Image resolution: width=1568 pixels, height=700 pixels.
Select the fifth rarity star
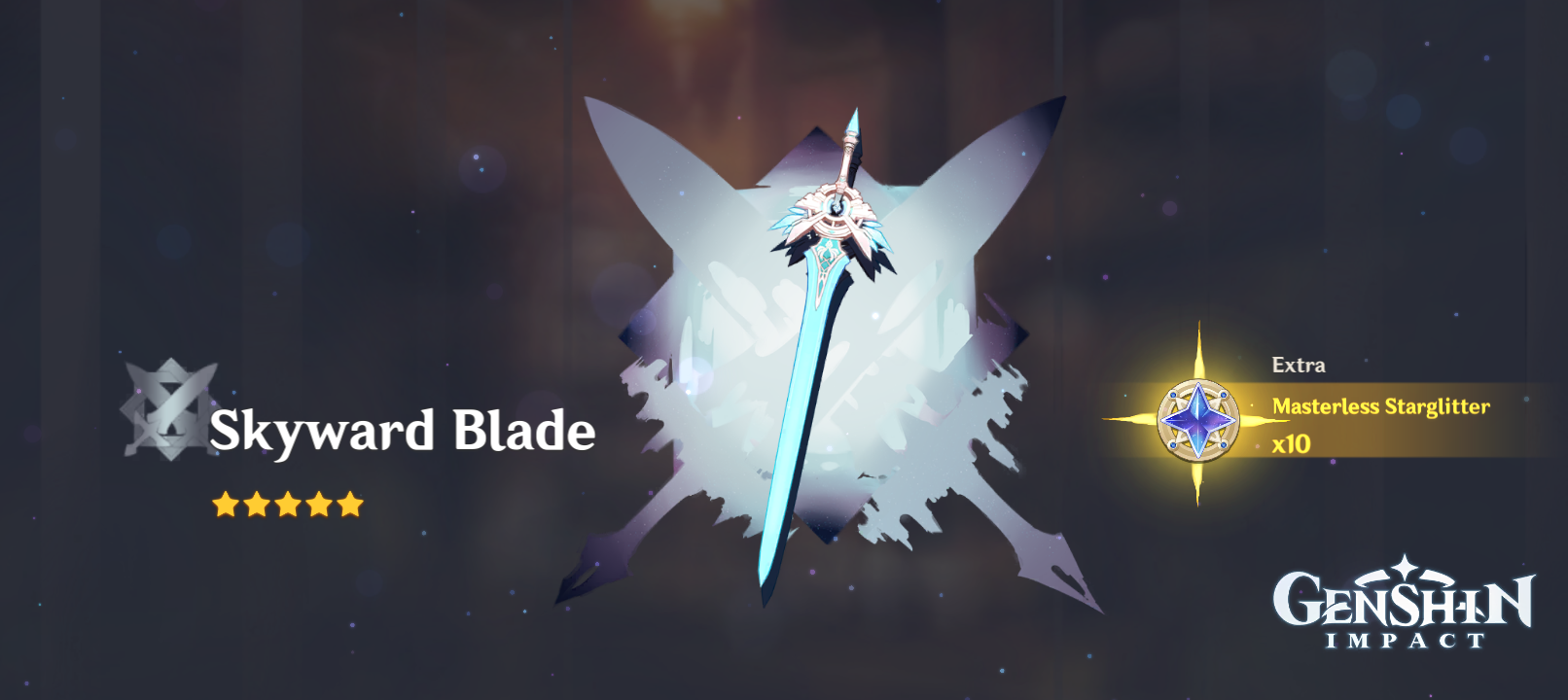coord(348,503)
